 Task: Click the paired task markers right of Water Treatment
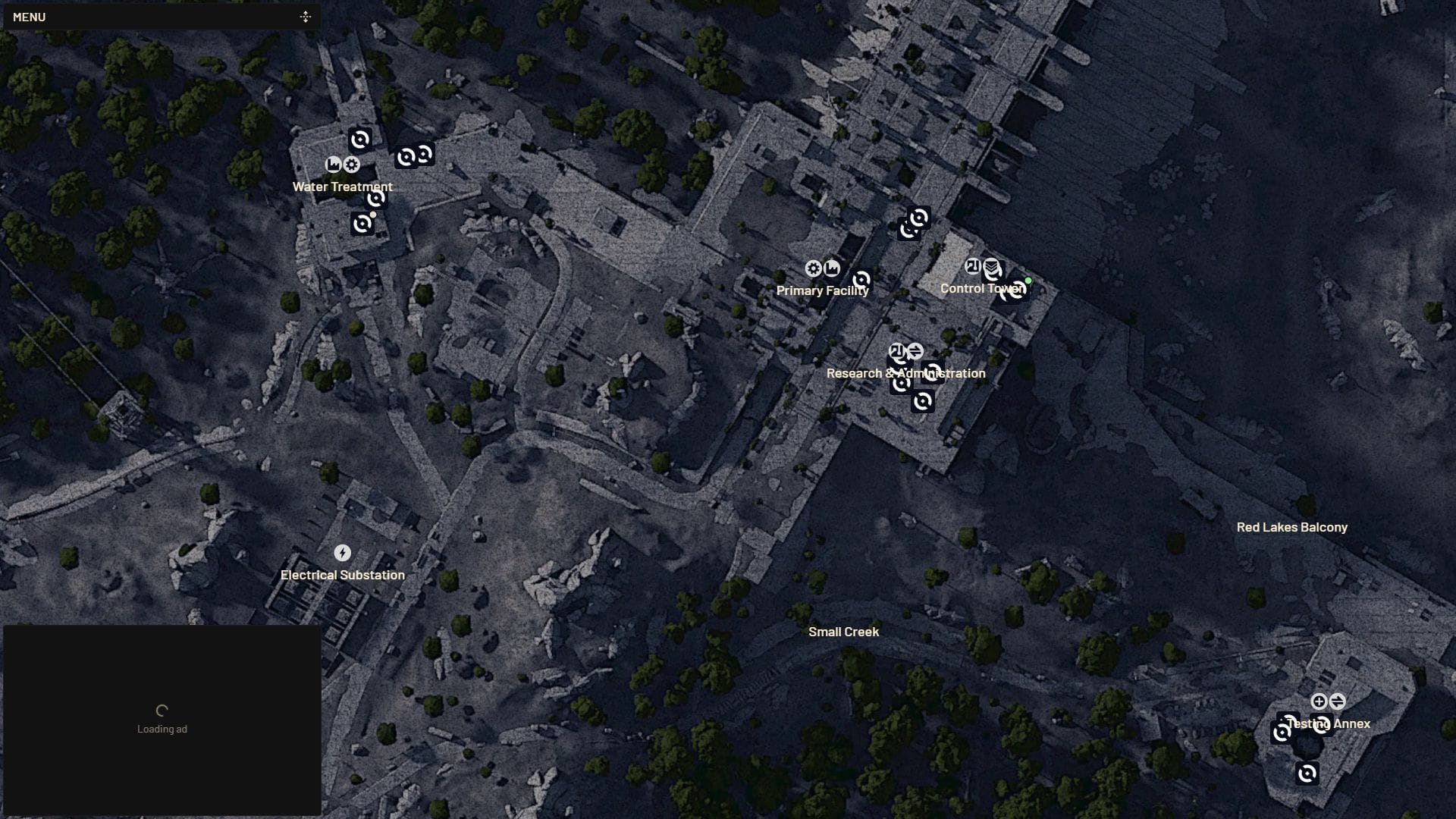click(x=413, y=155)
